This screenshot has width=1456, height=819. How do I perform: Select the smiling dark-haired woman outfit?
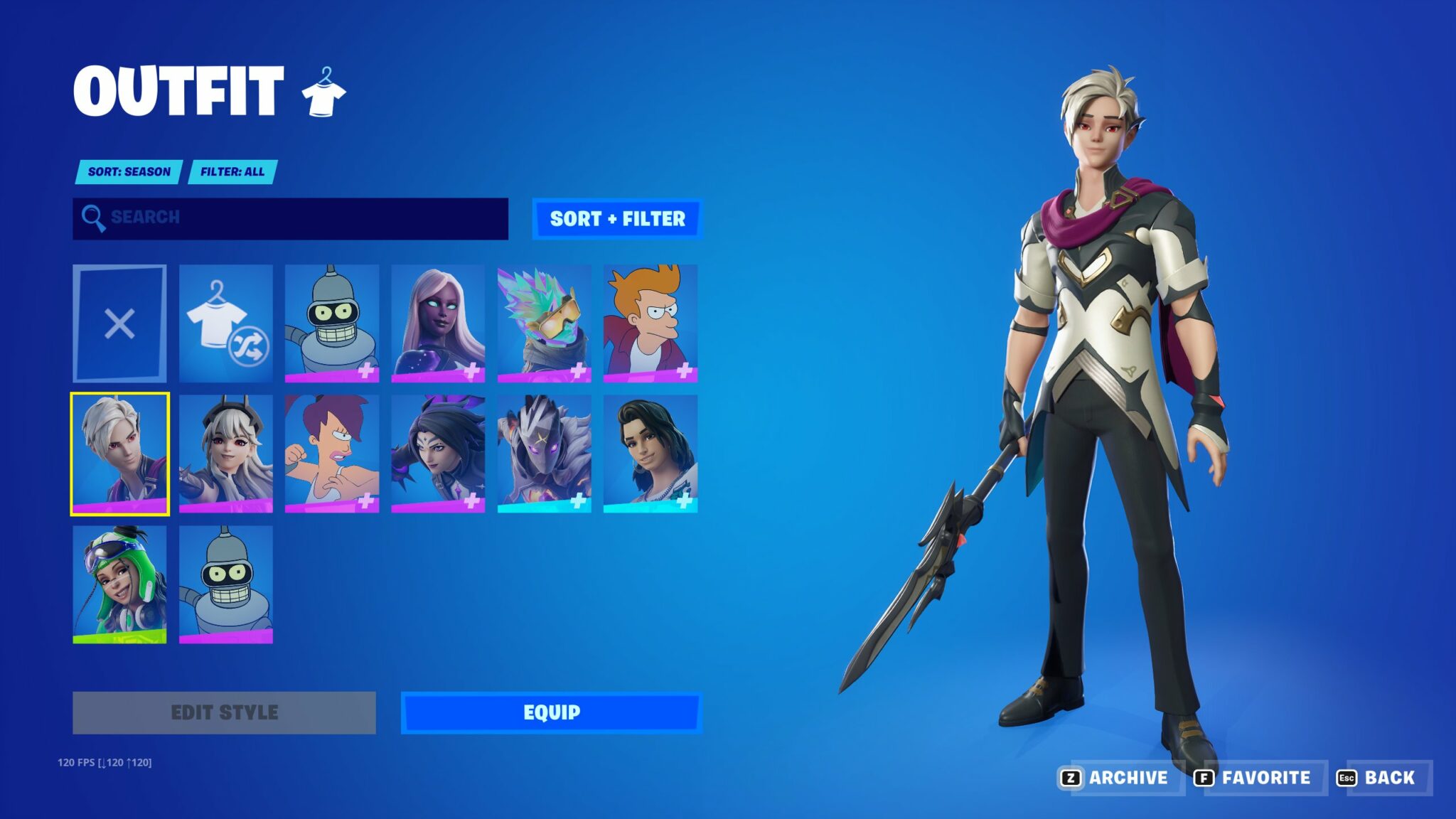(650, 454)
